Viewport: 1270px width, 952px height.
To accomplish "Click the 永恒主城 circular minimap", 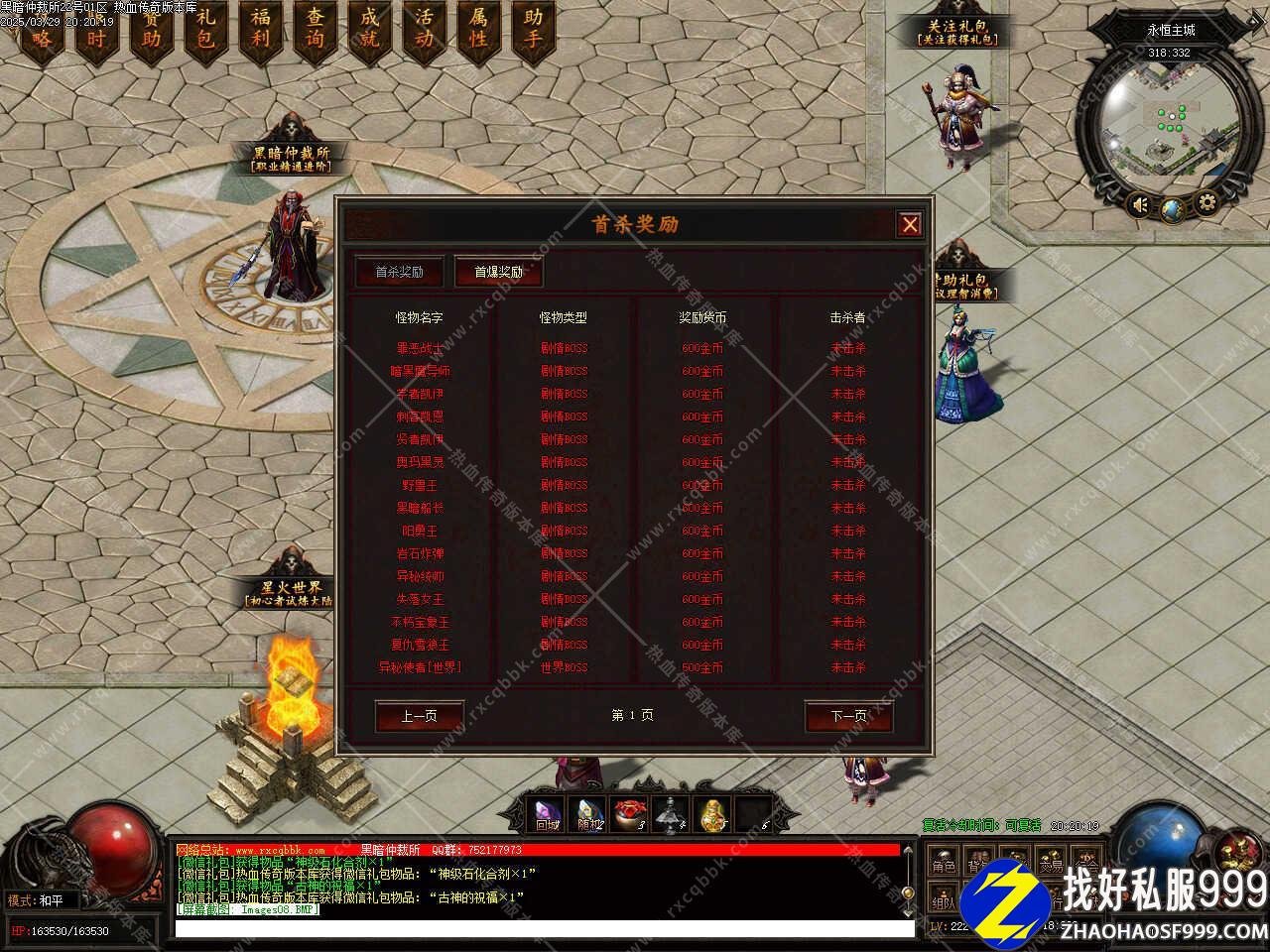I will click(1171, 124).
